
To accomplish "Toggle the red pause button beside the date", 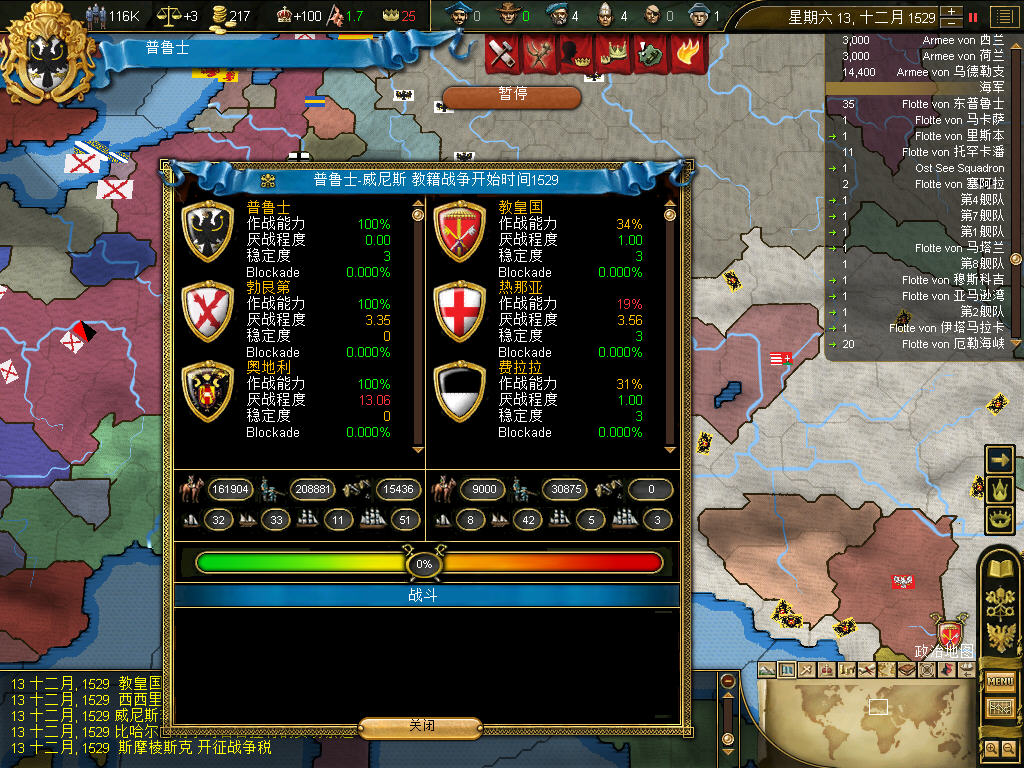I will pyautogui.click(x=973, y=17).
